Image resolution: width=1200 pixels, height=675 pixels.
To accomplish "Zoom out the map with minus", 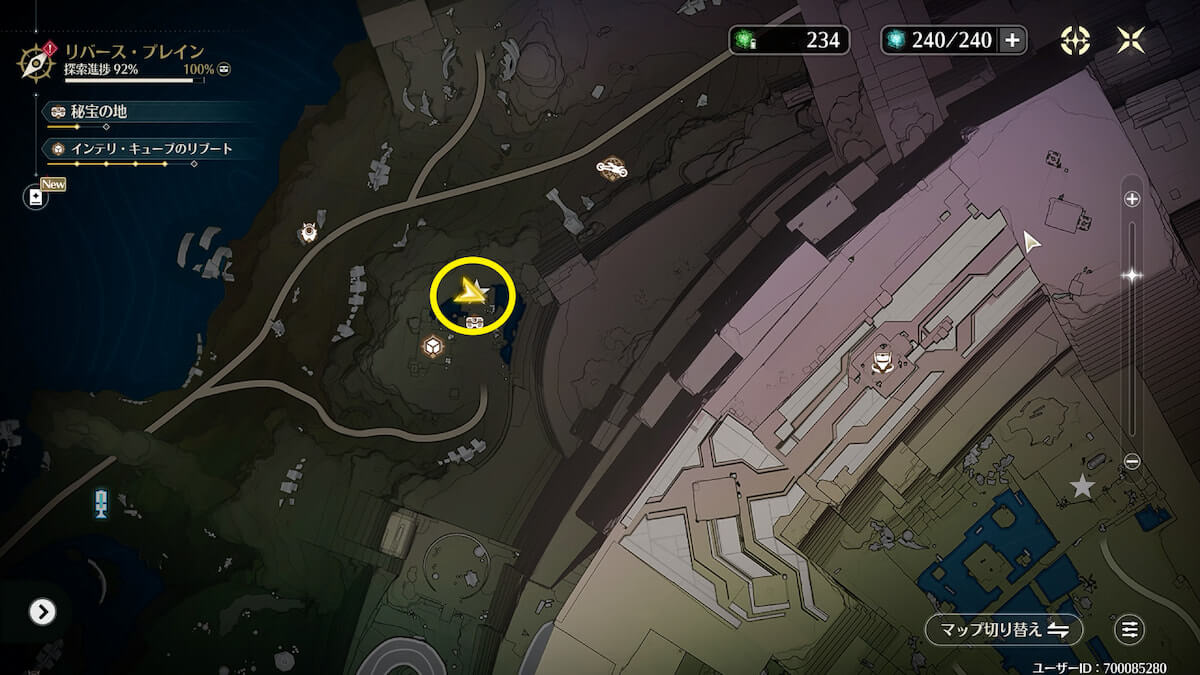I will pos(1132,461).
